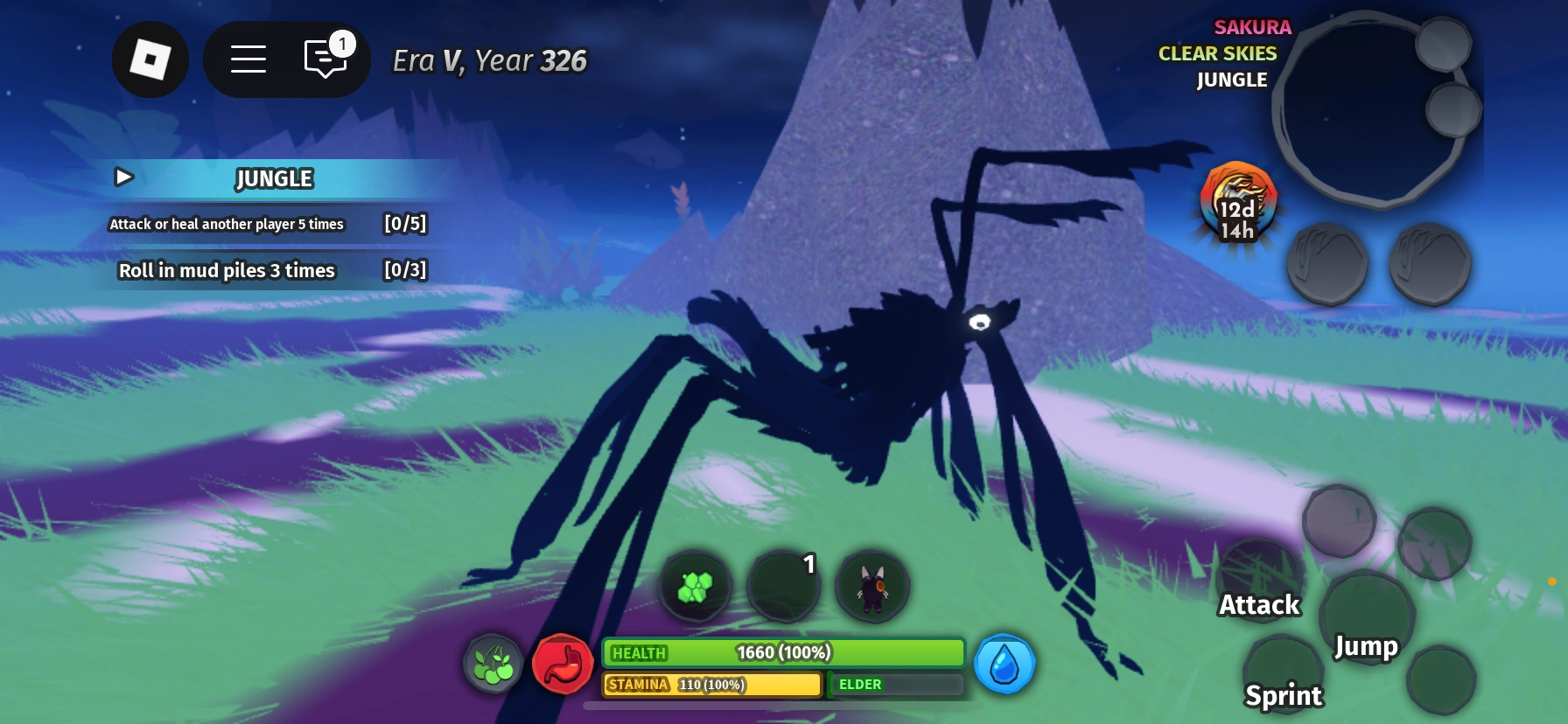
Task: Toggle the left claw button below the minimap
Action: (1326, 262)
